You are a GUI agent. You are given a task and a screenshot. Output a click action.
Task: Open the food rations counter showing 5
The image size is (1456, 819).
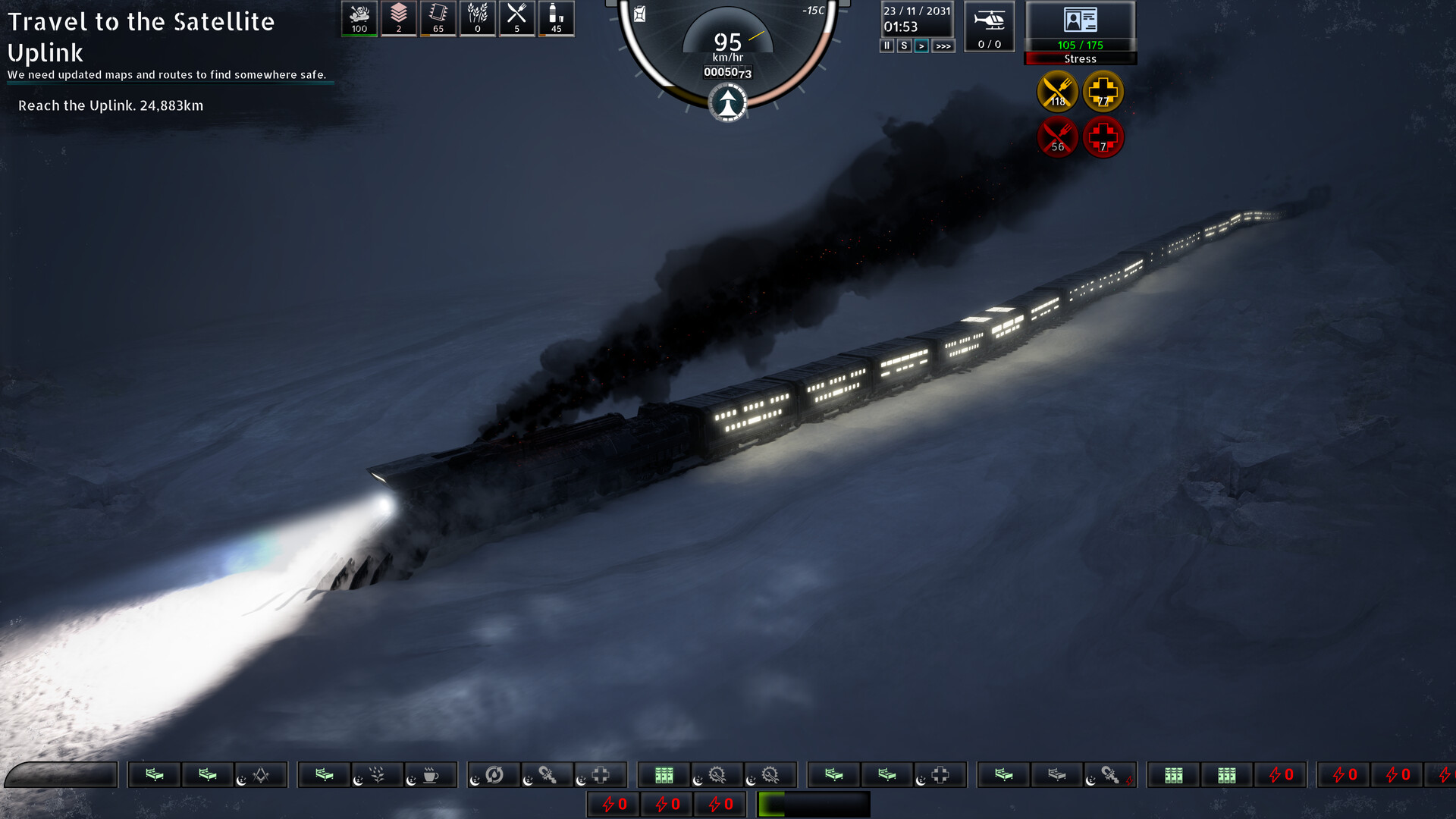pos(516,18)
